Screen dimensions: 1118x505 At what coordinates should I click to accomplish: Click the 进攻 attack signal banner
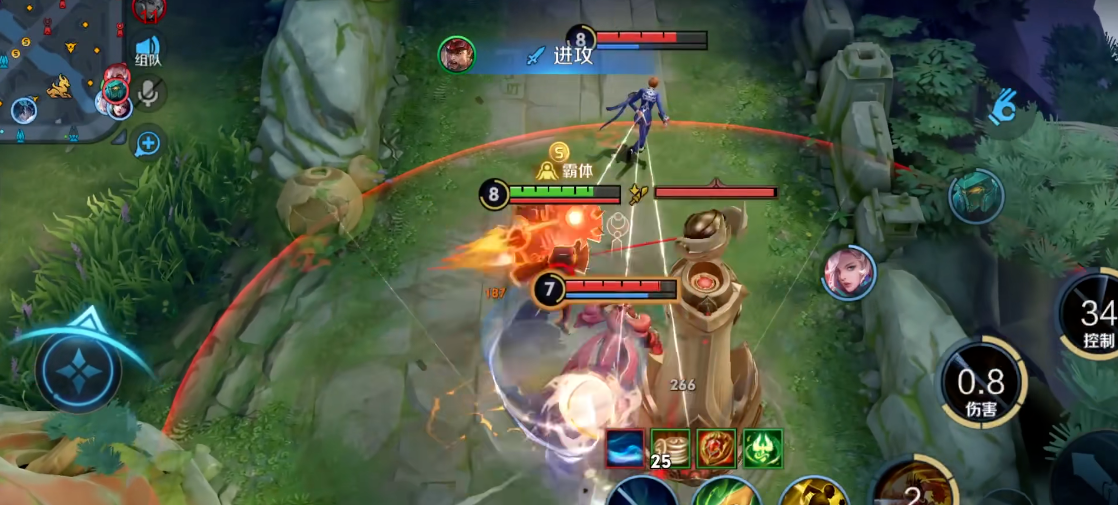tap(560, 55)
